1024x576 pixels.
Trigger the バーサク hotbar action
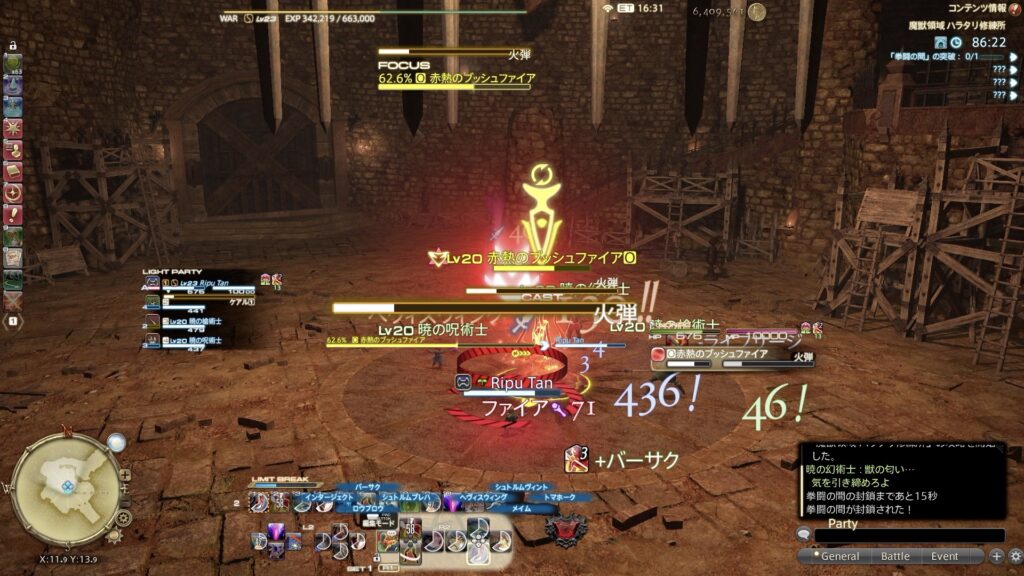(x=368, y=487)
